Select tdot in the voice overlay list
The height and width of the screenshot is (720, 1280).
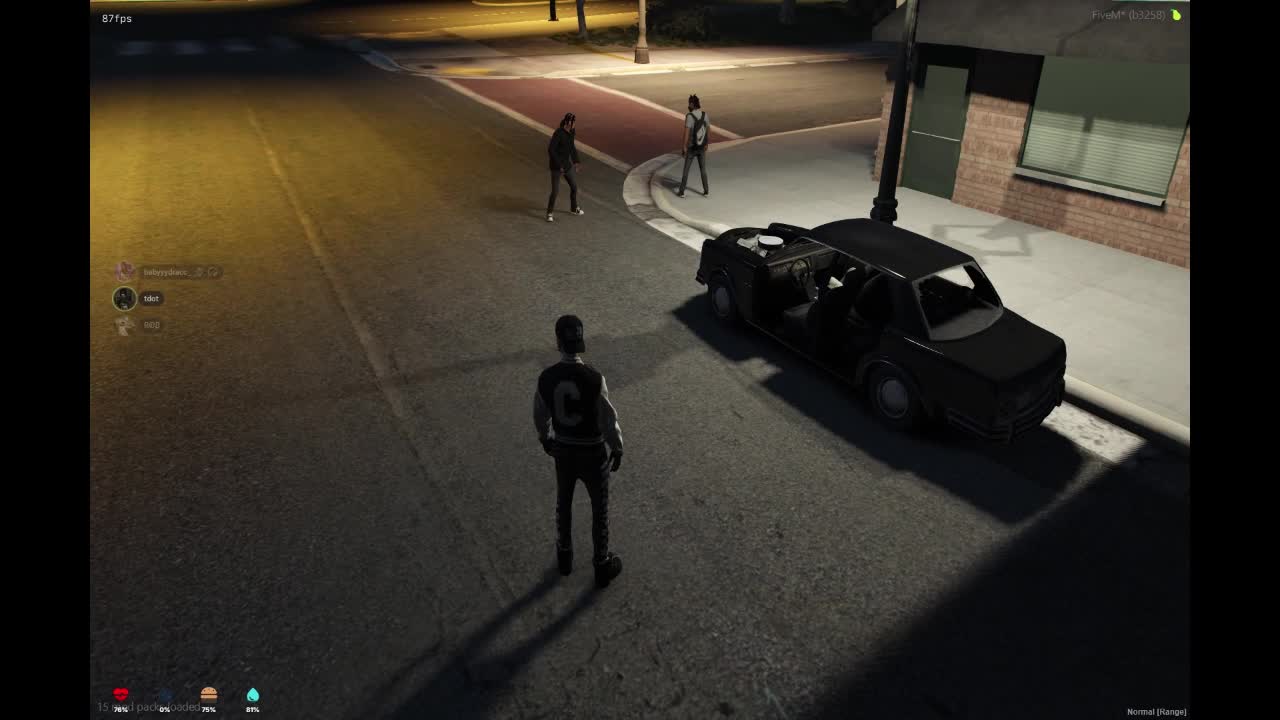(x=150, y=298)
